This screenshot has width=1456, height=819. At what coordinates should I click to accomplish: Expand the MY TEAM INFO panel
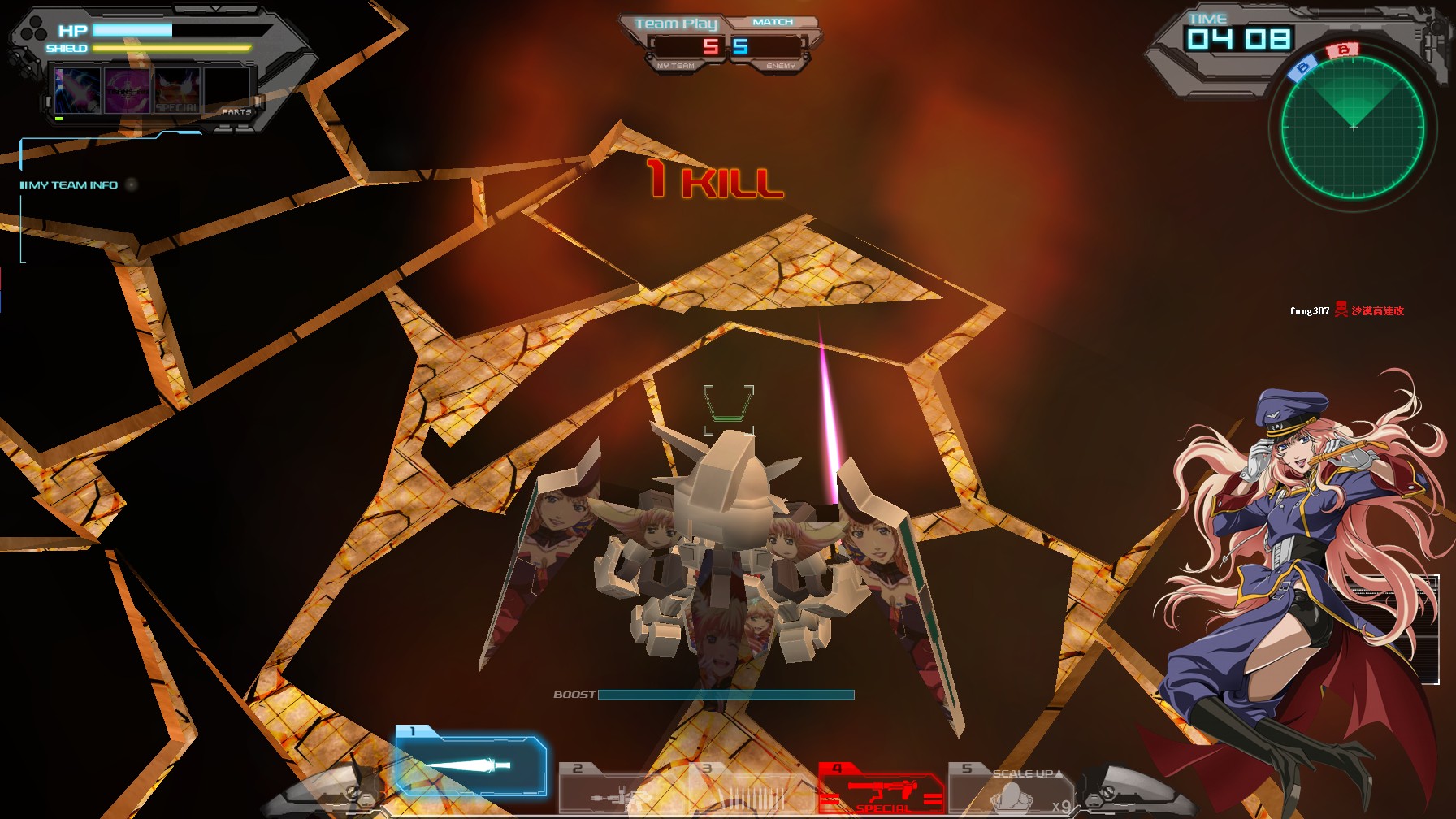[x=69, y=184]
